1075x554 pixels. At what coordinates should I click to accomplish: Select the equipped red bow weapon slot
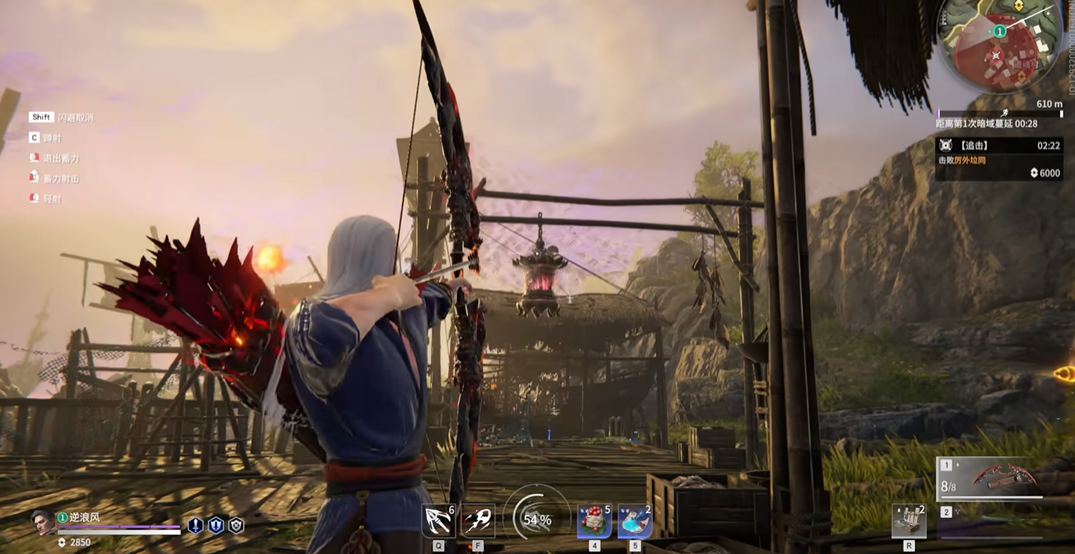tap(998, 479)
